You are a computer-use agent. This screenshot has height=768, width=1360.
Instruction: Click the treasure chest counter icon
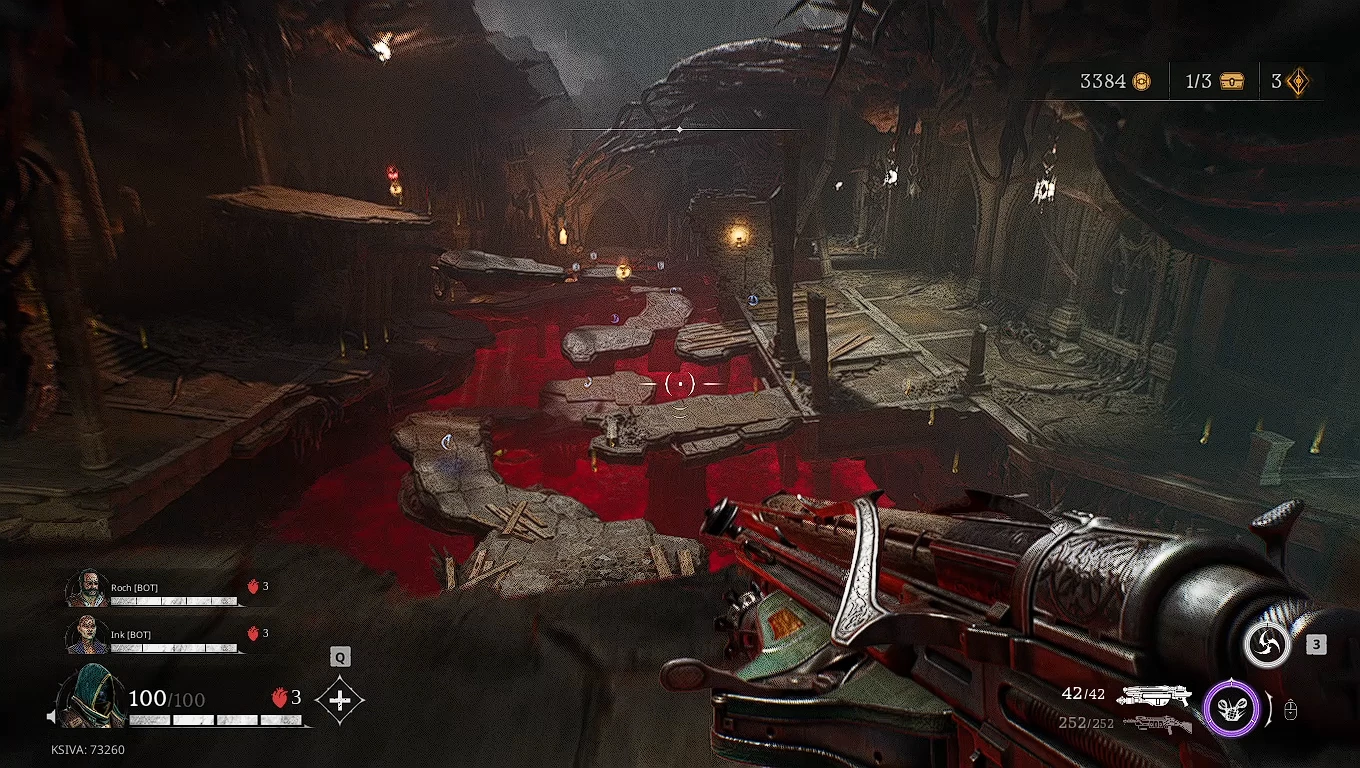click(x=1231, y=82)
